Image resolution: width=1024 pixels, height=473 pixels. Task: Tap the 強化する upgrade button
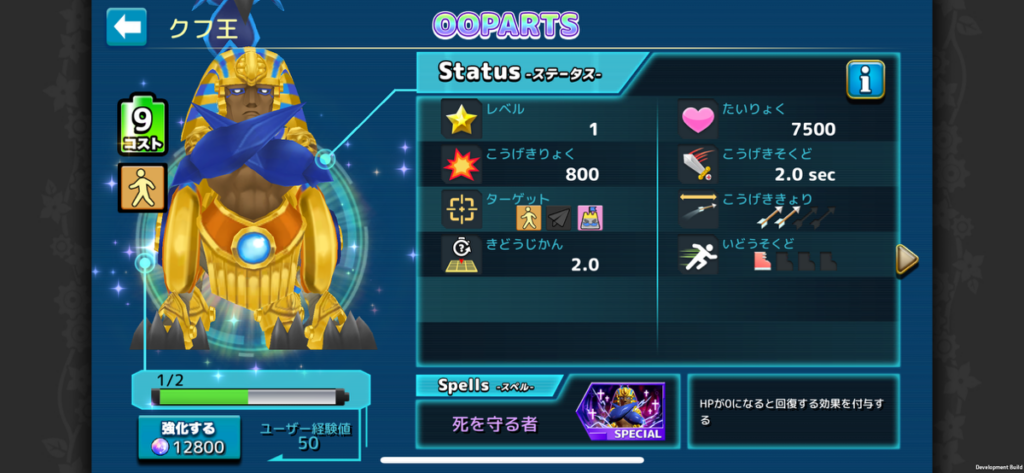click(189, 438)
